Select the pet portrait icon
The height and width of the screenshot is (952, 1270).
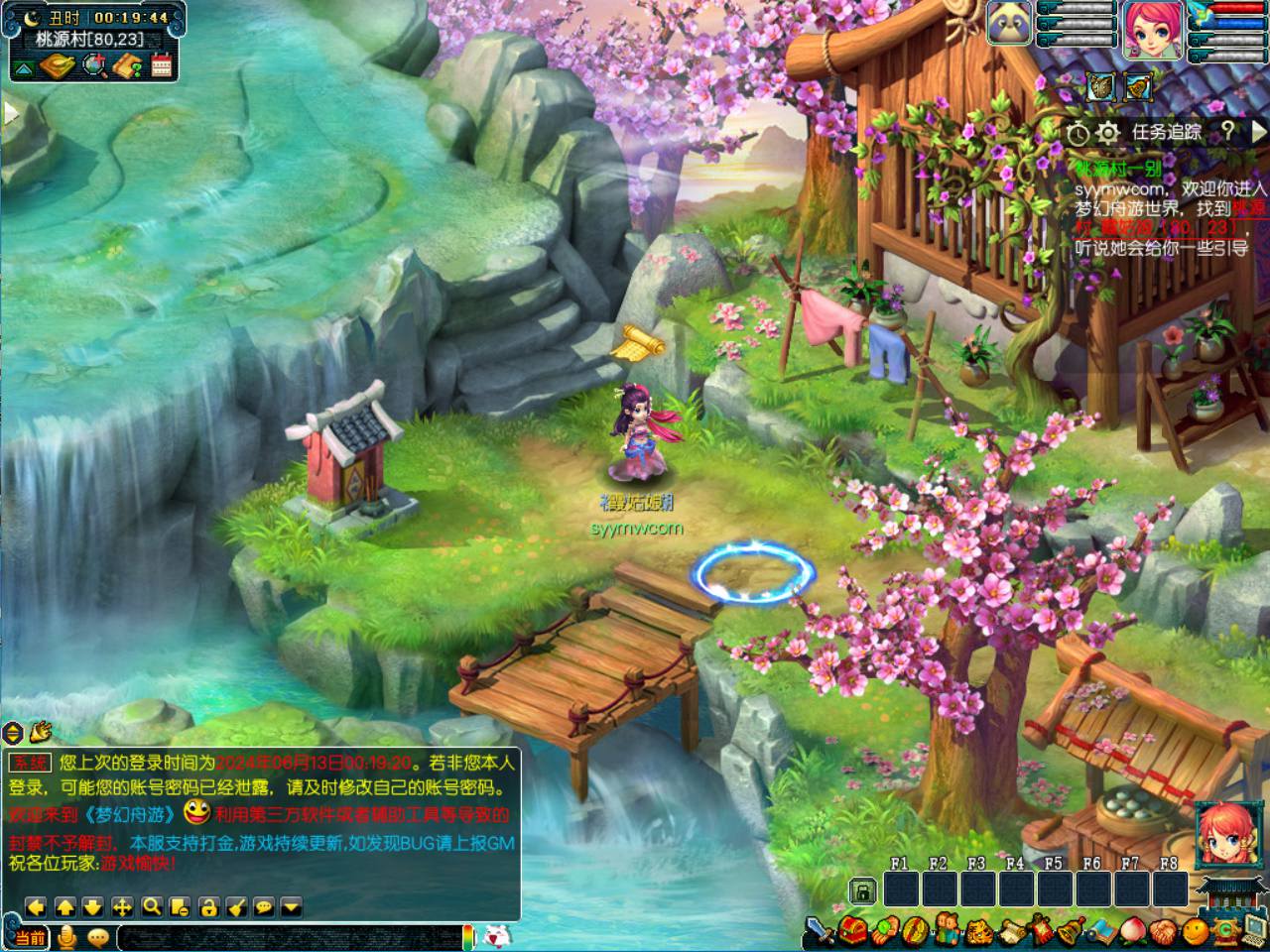click(1009, 22)
